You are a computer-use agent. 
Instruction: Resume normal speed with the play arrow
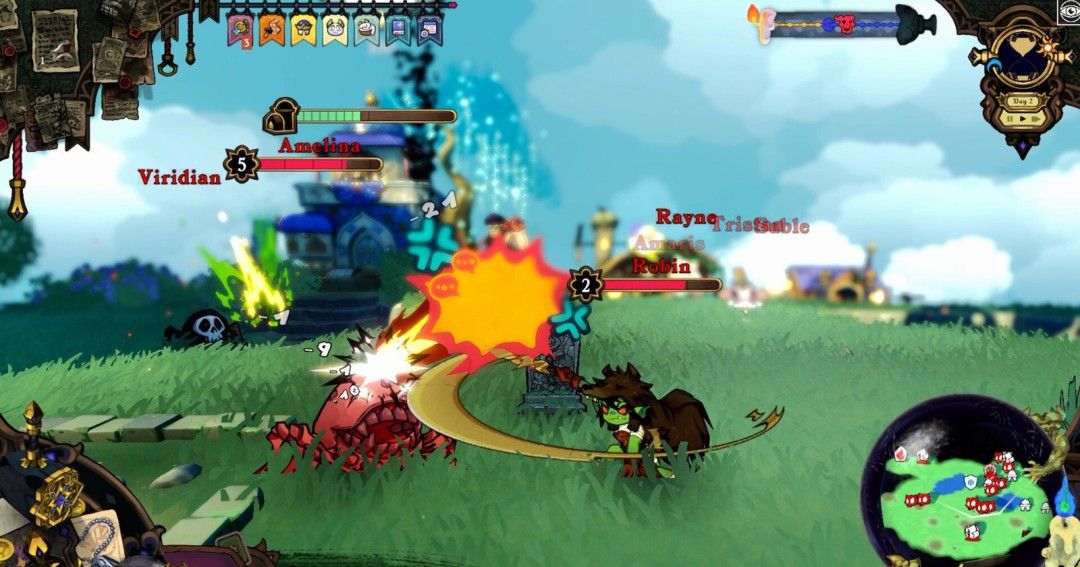(x=1024, y=118)
